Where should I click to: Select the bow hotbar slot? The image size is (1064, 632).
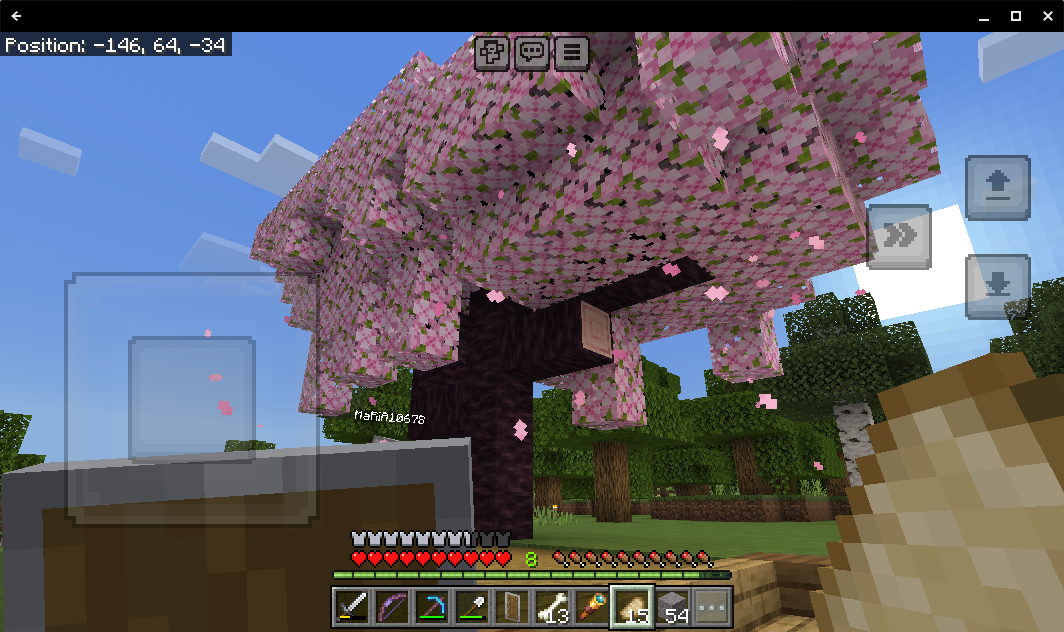click(391, 606)
